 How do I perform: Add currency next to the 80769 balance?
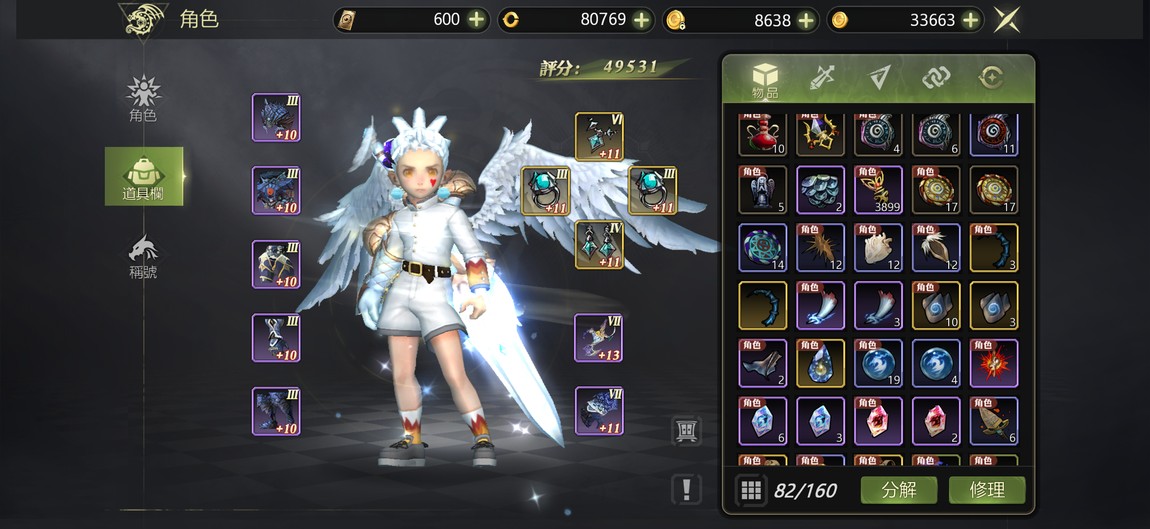click(642, 19)
